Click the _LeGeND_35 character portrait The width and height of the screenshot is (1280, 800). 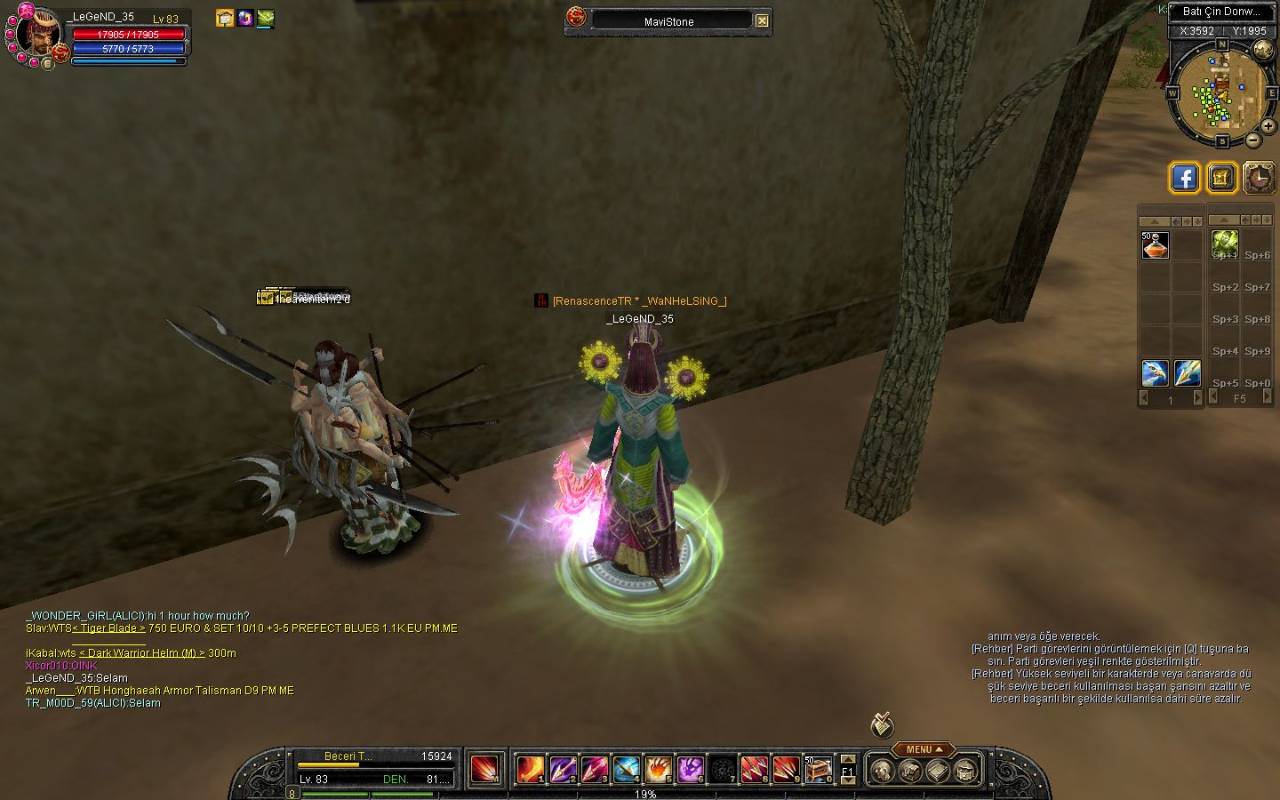(x=38, y=37)
